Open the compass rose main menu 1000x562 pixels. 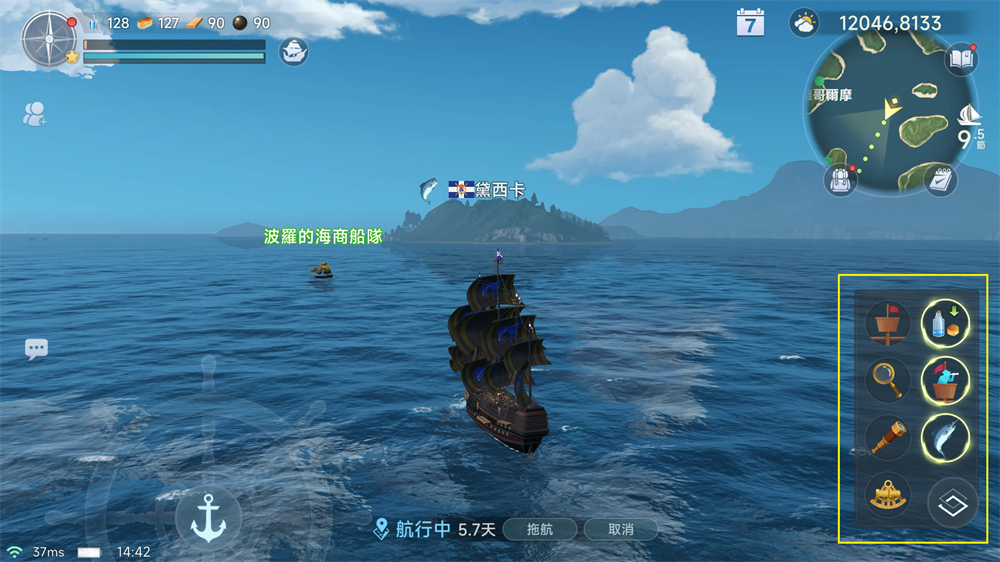[49, 39]
